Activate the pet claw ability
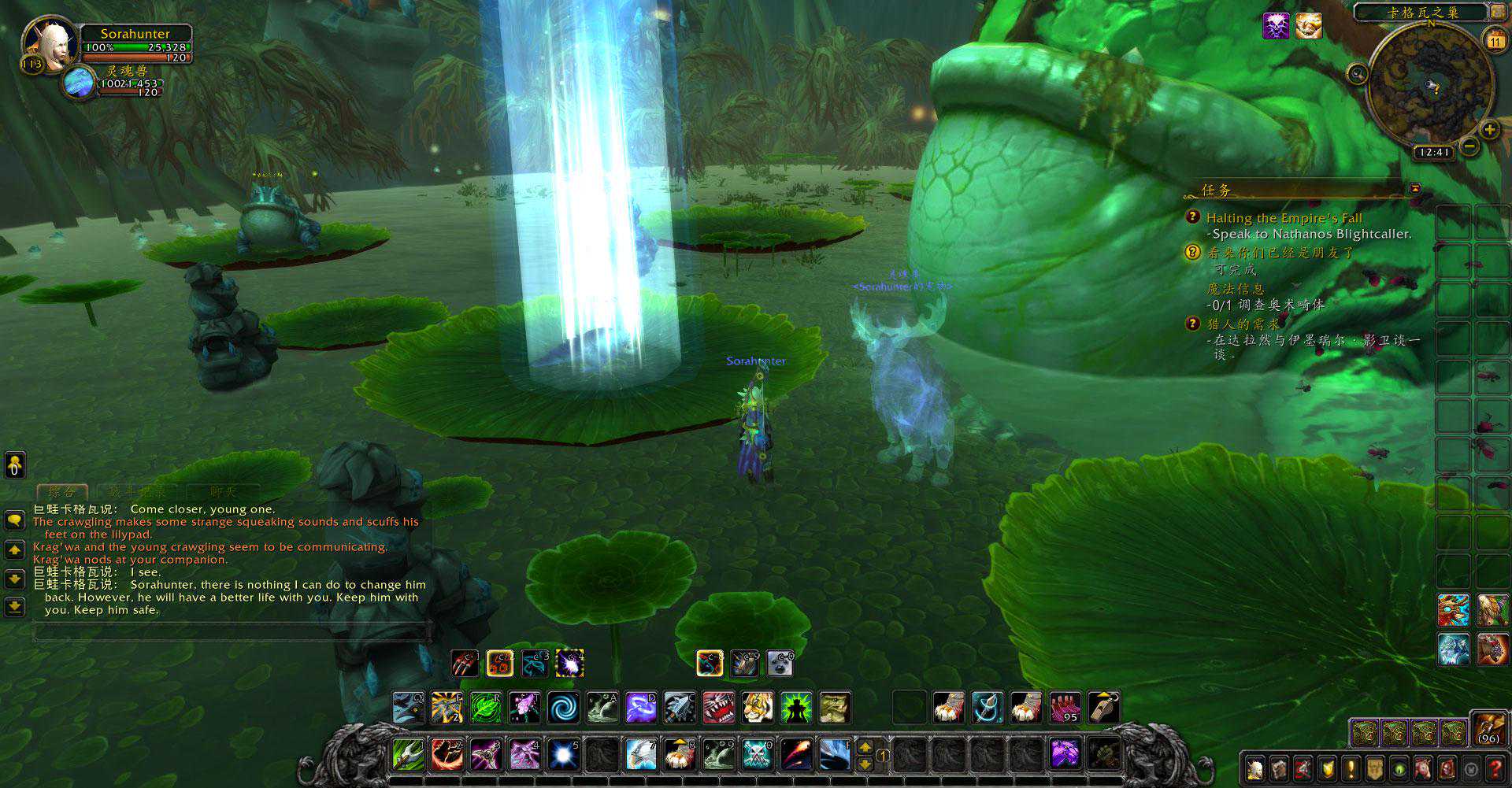The image size is (1512, 788). 465,664
